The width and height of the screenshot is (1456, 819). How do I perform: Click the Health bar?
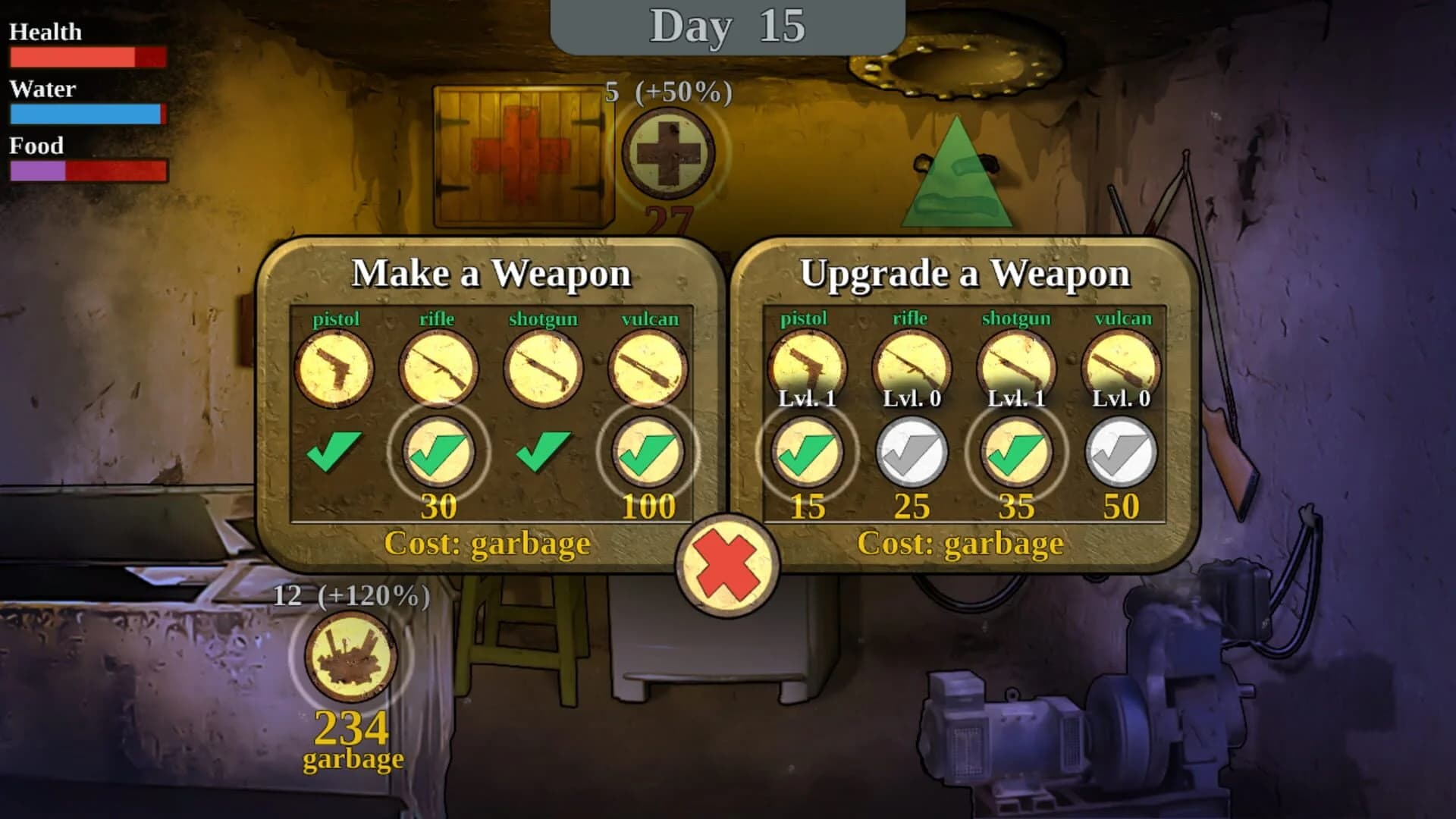87,56
